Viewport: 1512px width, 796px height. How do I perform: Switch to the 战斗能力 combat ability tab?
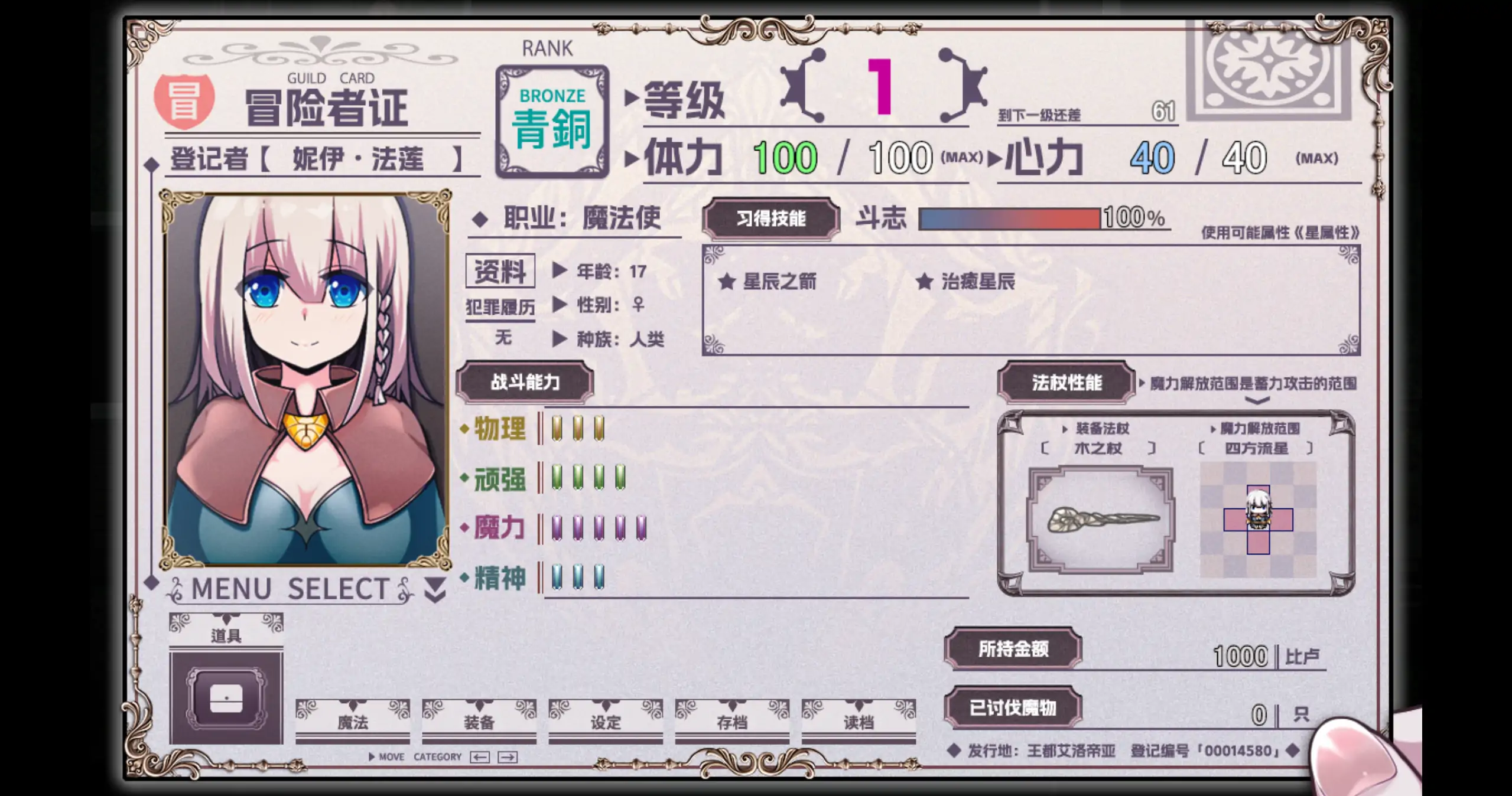pos(525,381)
